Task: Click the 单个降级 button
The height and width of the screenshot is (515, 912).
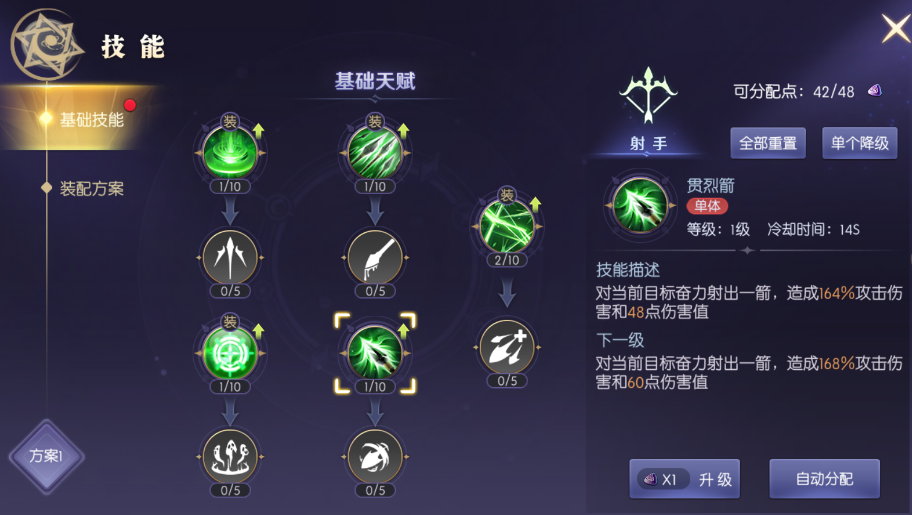Action: 859,143
